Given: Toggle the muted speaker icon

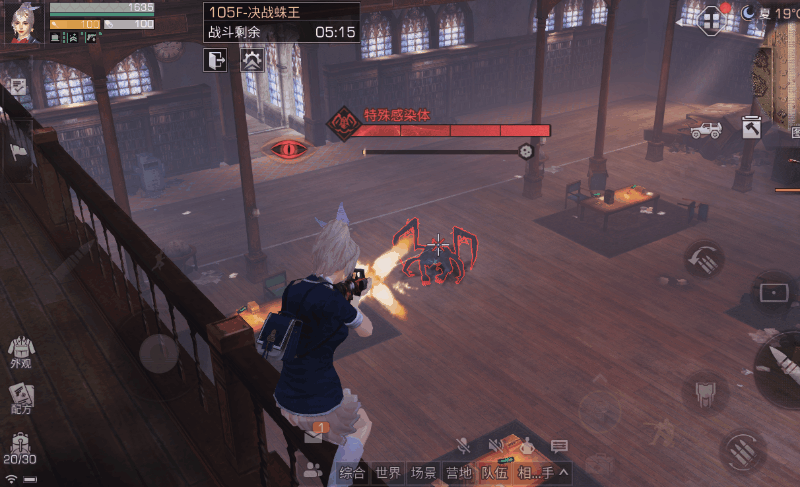Looking at the screenshot, I should [x=495, y=446].
